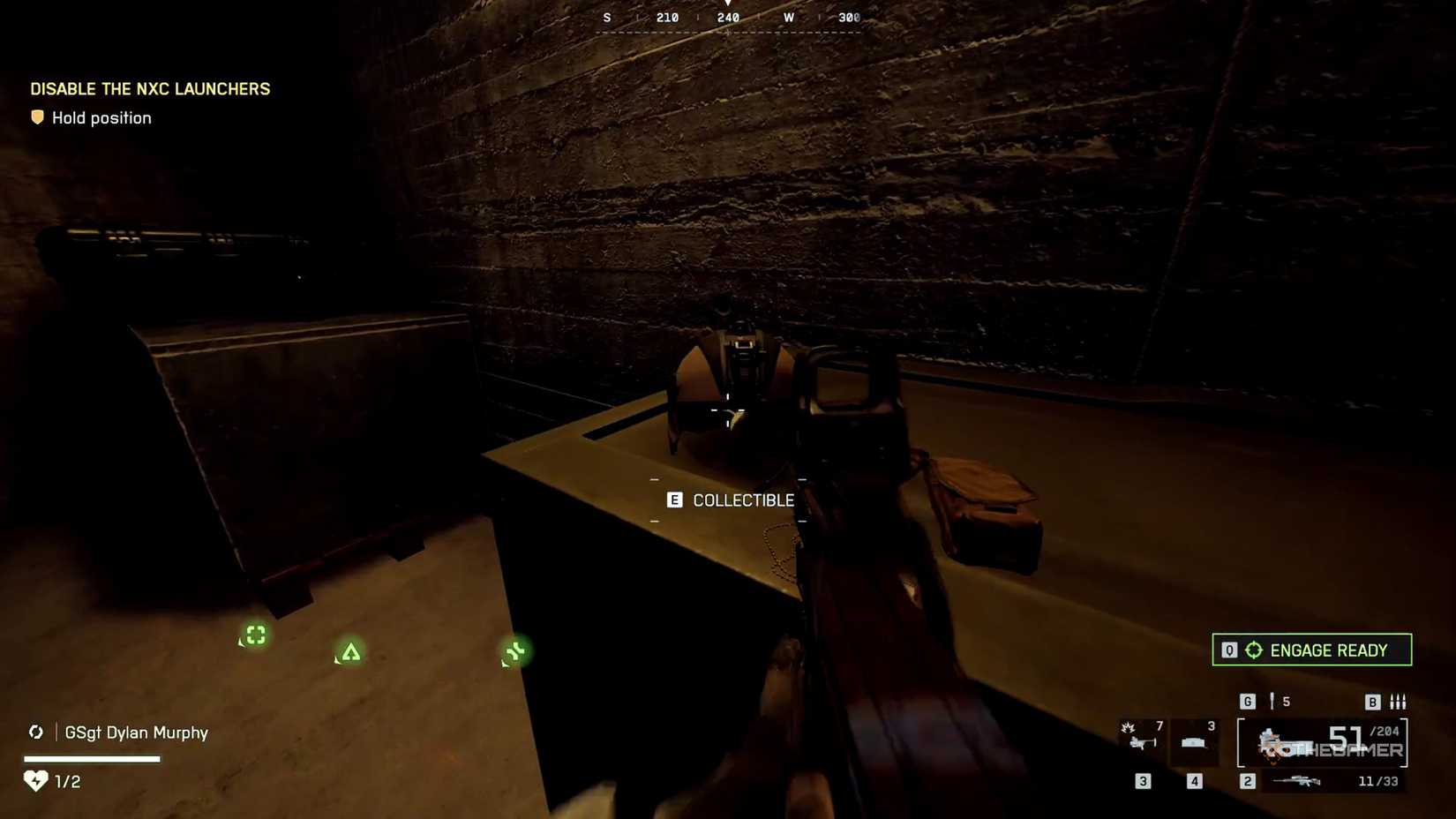This screenshot has height=819, width=1456.
Task: Click the heart icon beside the 1/2 counter
Action: tap(34, 780)
